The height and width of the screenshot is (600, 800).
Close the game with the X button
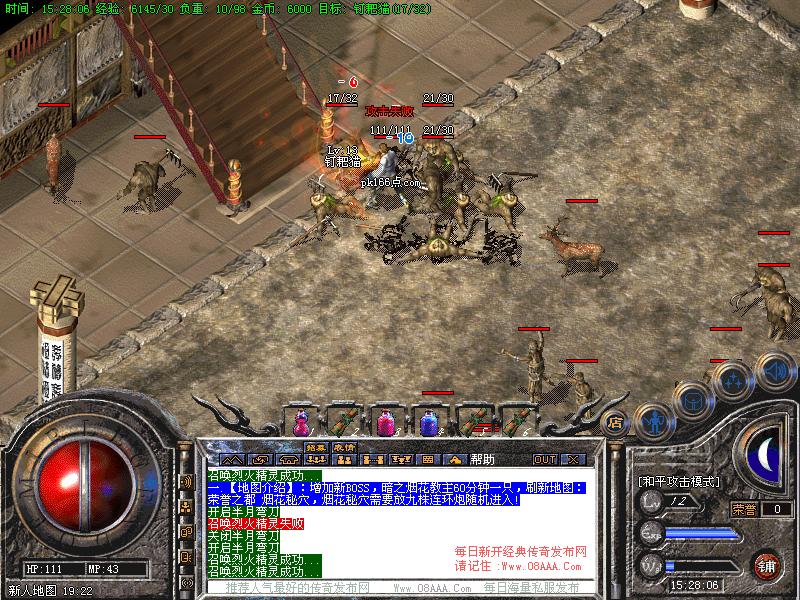[572, 460]
